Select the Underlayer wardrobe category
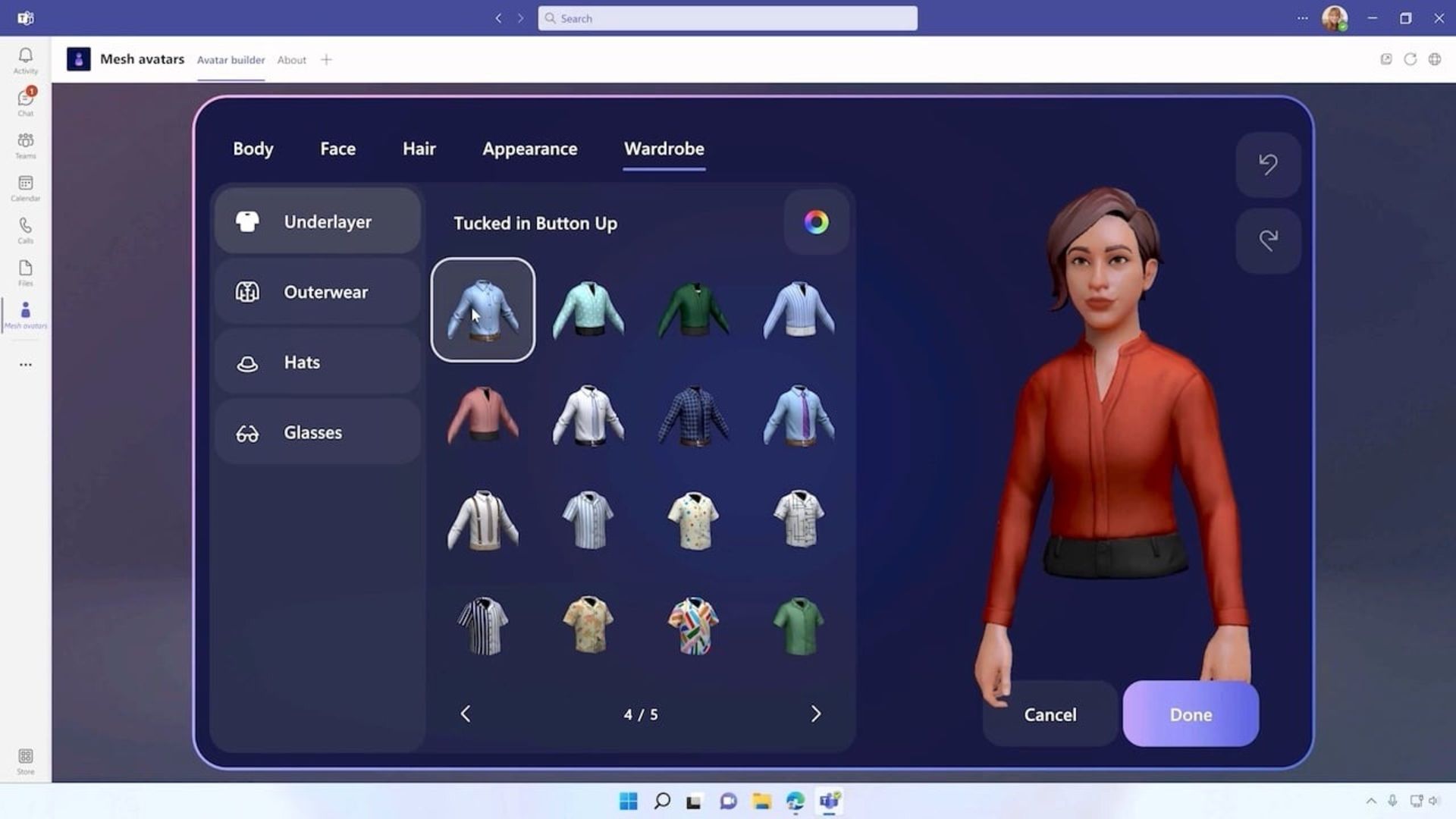Viewport: 1456px width, 819px height. click(x=317, y=221)
